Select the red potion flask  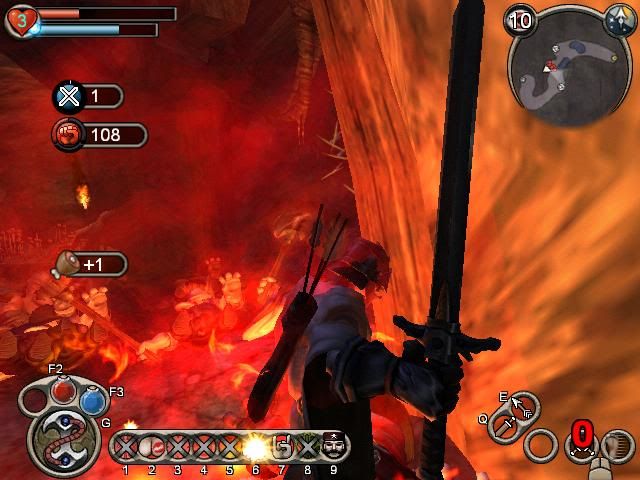point(65,390)
